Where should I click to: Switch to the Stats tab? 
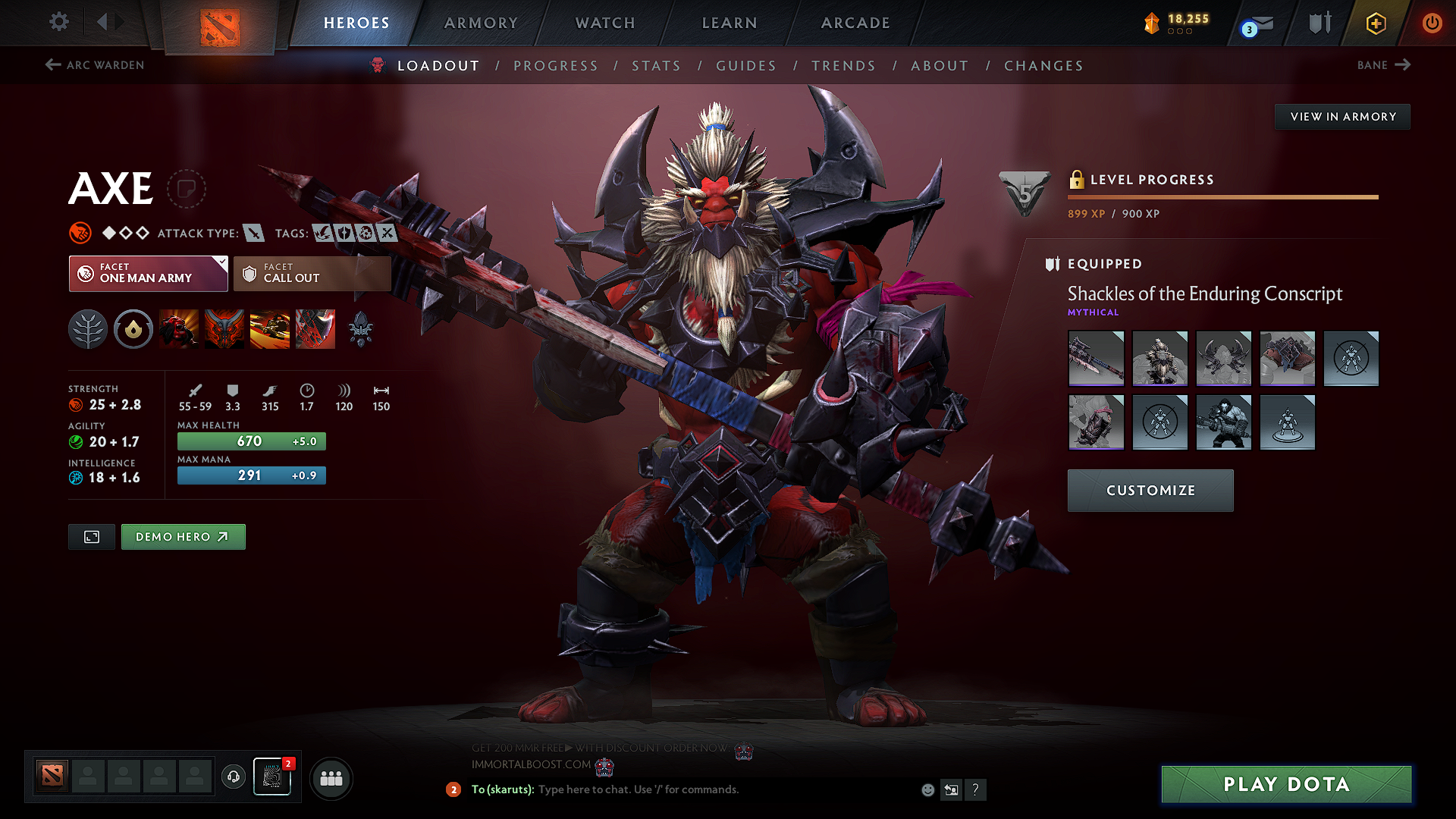pyautogui.click(x=656, y=65)
